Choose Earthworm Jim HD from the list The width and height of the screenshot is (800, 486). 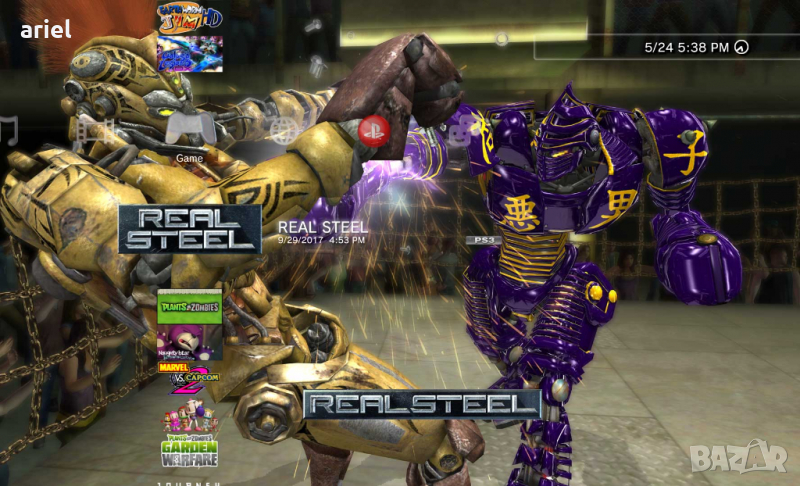click(189, 18)
